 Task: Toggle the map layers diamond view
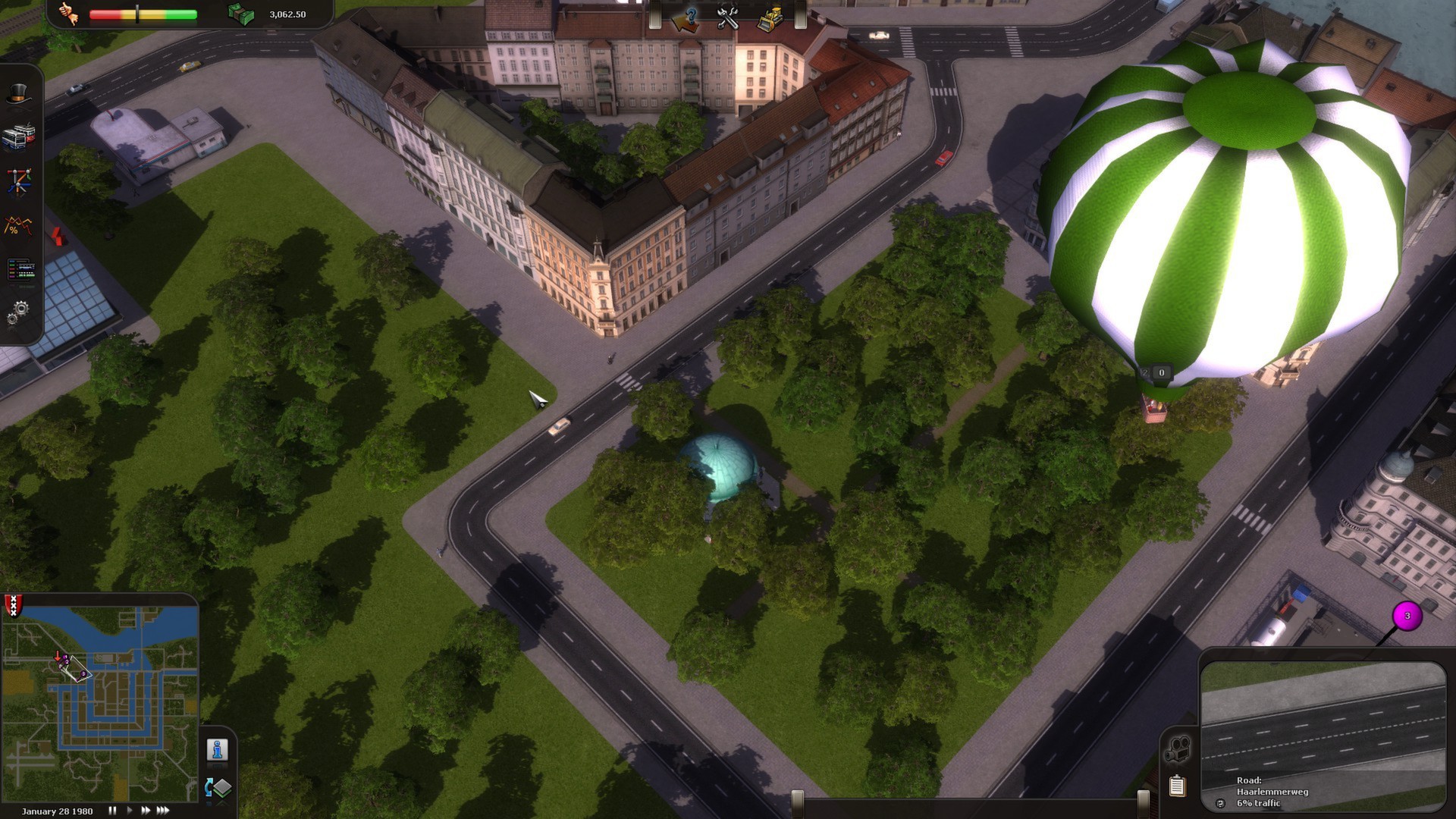[223, 787]
